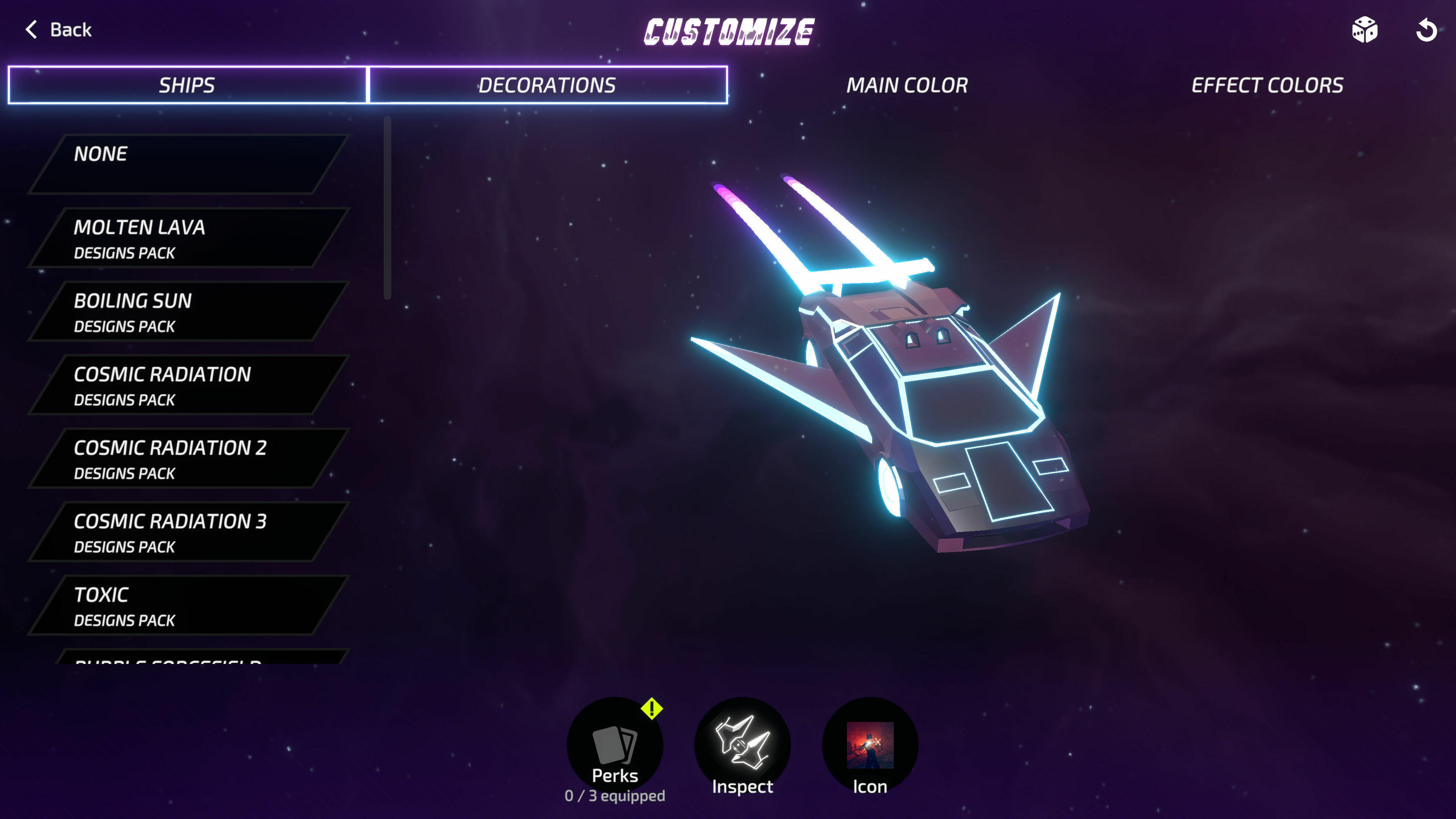Choose the BOILING SUN designs pack
The image size is (1456, 819).
coord(187,311)
